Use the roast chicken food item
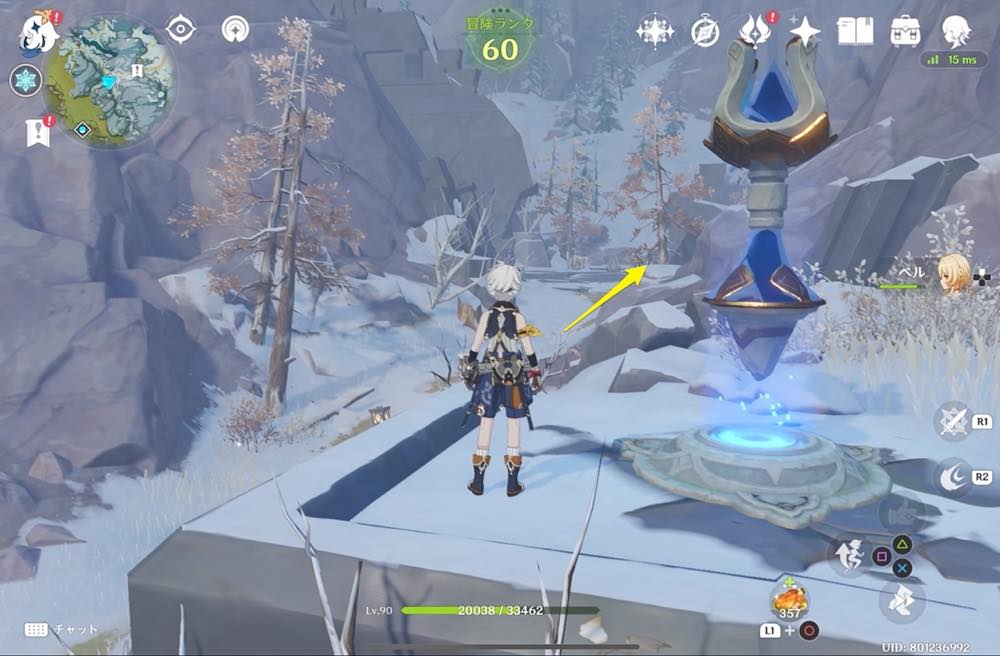 789,599
